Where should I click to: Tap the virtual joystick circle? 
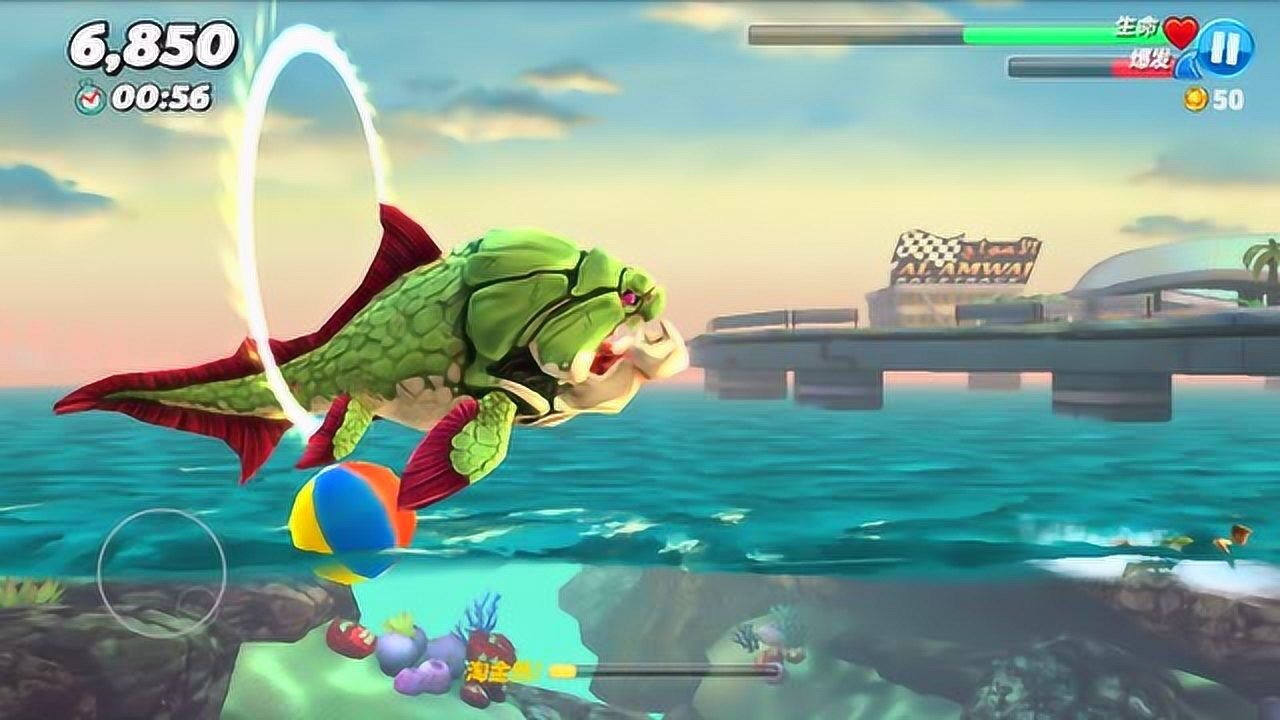click(x=161, y=573)
